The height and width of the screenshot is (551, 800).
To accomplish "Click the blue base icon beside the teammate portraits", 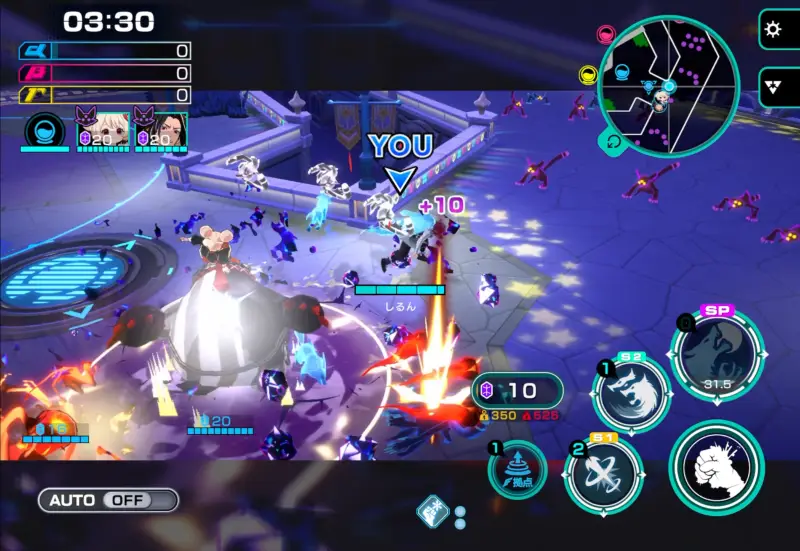I will (x=45, y=131).
